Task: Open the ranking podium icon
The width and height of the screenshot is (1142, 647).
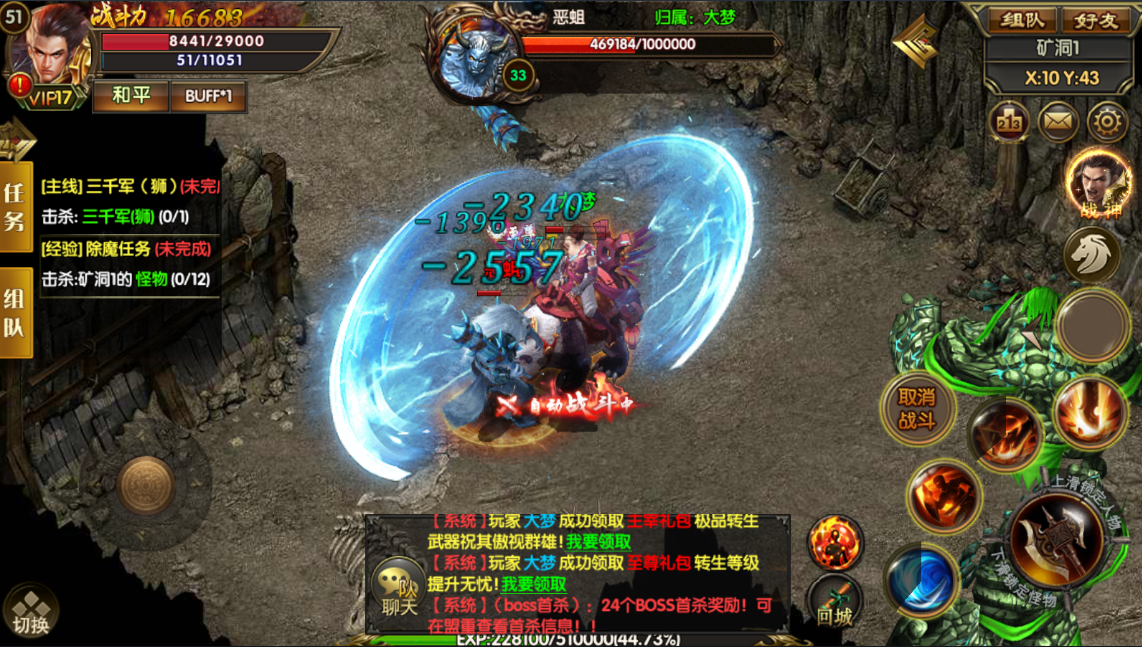Action: [x=1008, y=122]
